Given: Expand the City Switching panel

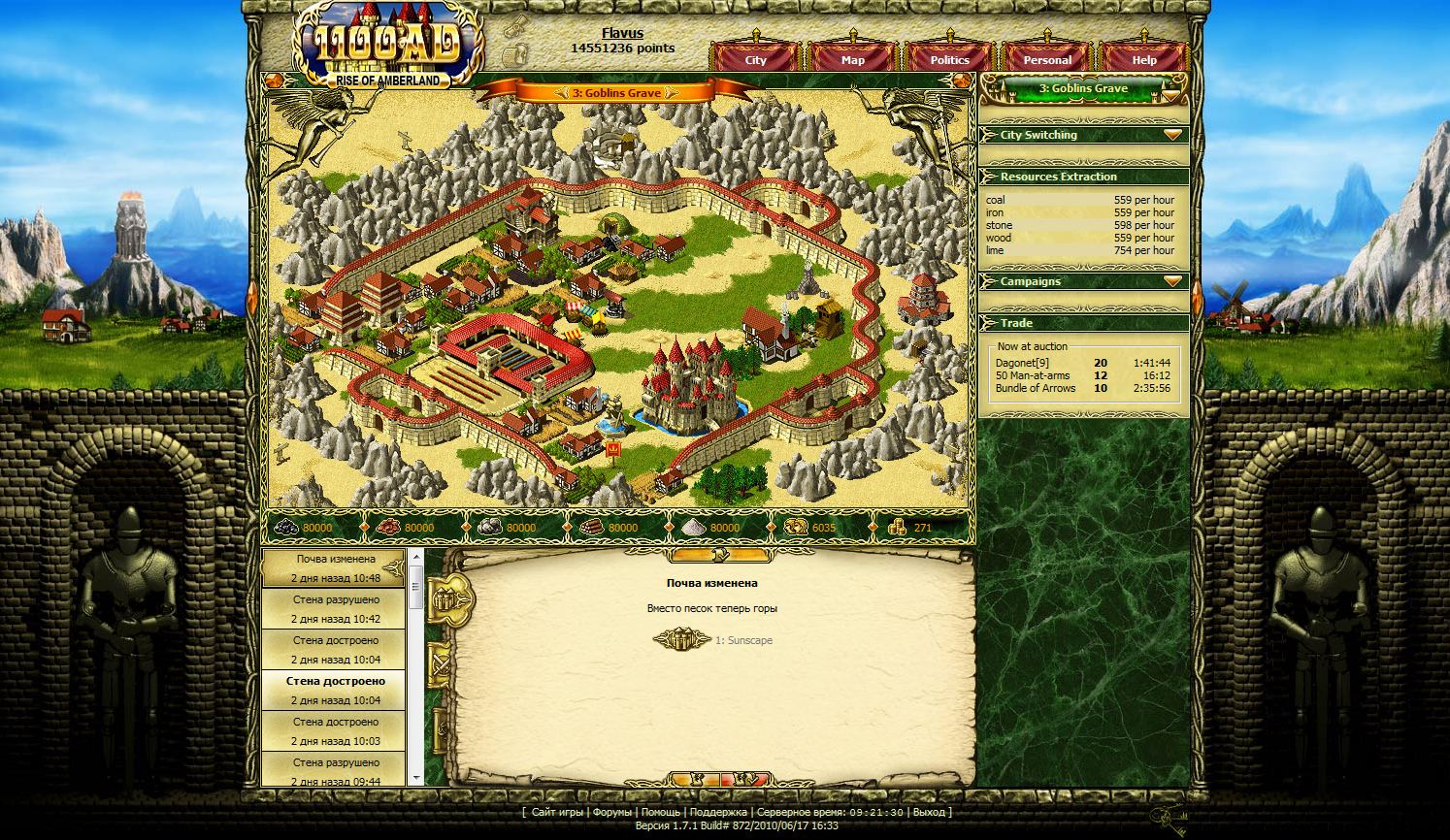Looking at the screenshot, I should coord(1172,135).
